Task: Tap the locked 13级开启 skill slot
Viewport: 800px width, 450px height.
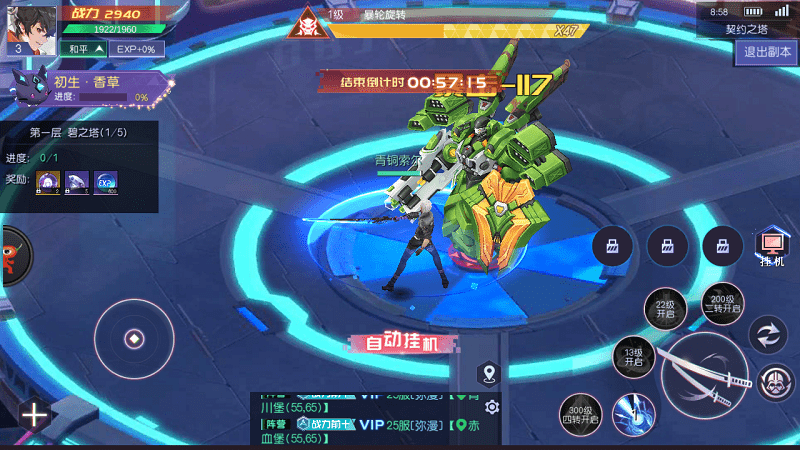Action: point(633,357)
